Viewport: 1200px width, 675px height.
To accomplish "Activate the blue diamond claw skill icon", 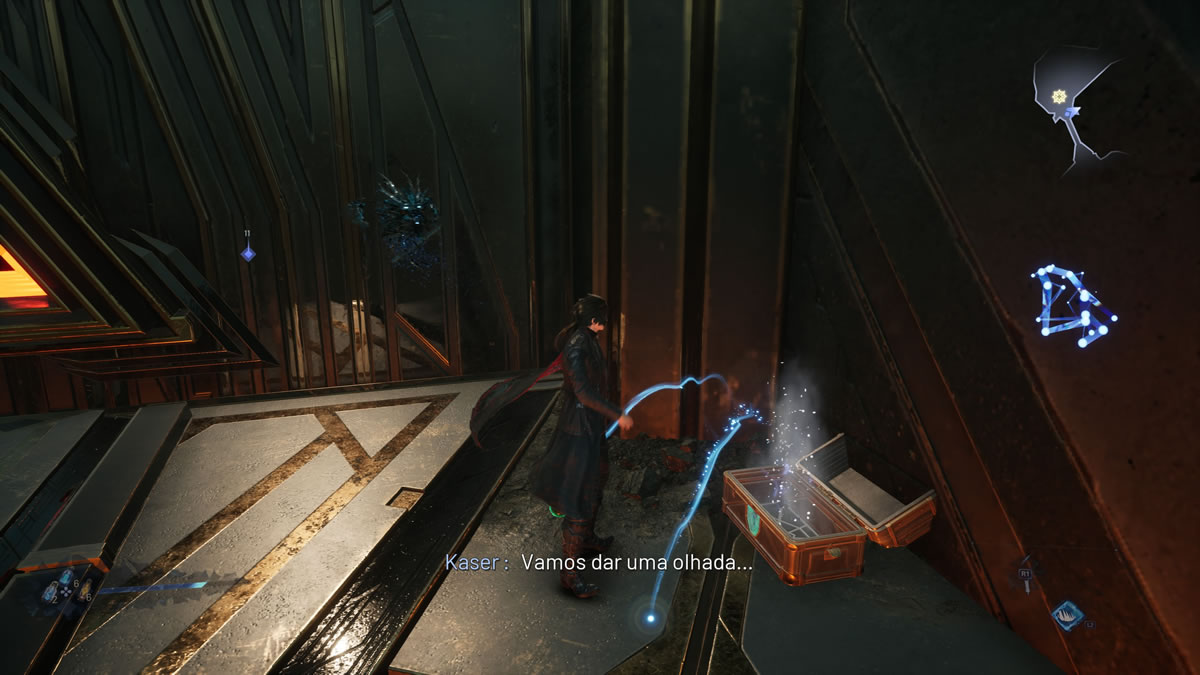I will (x=1066, y=614).
